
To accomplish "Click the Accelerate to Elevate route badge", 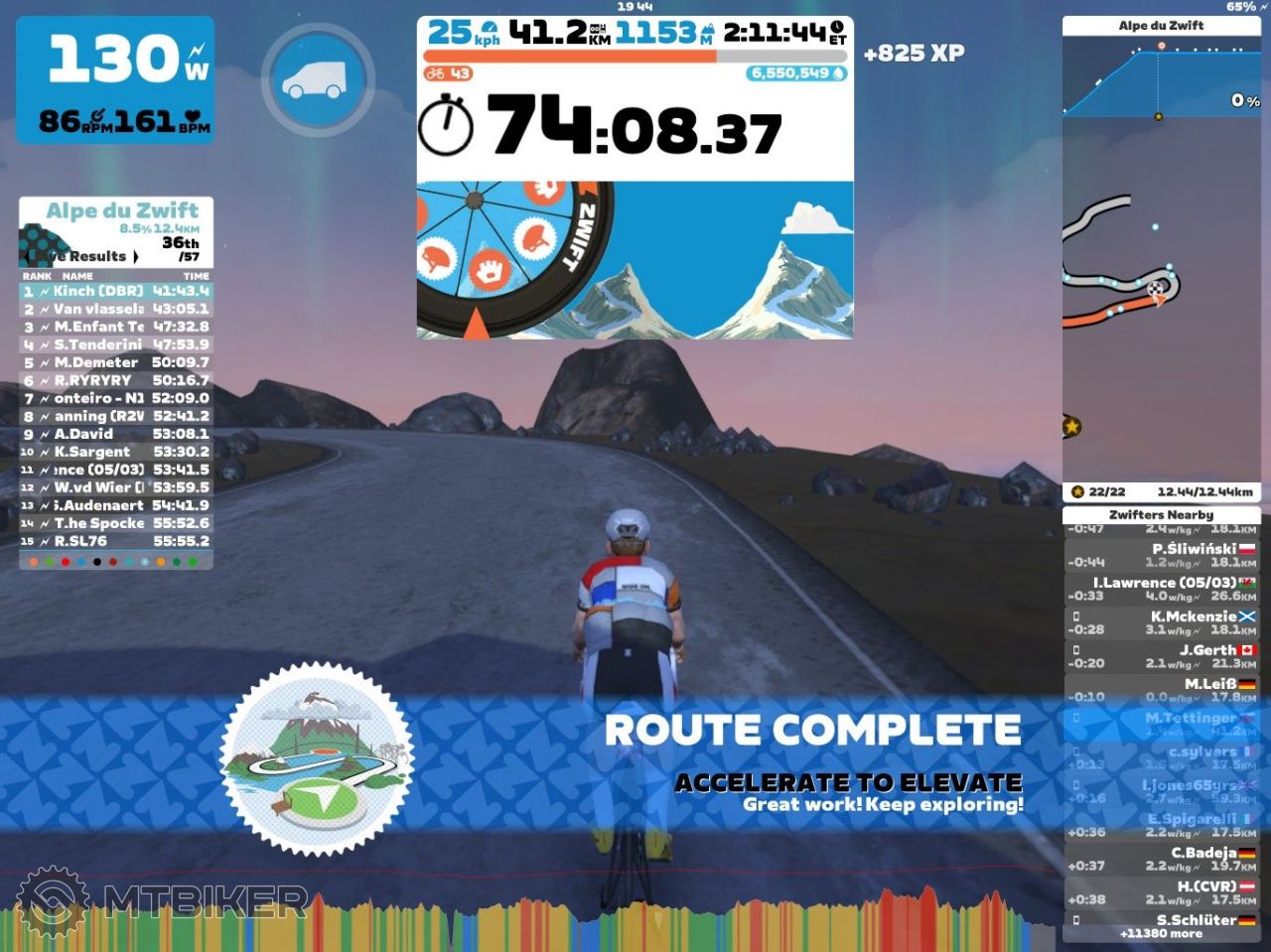I will pos(317,759).
